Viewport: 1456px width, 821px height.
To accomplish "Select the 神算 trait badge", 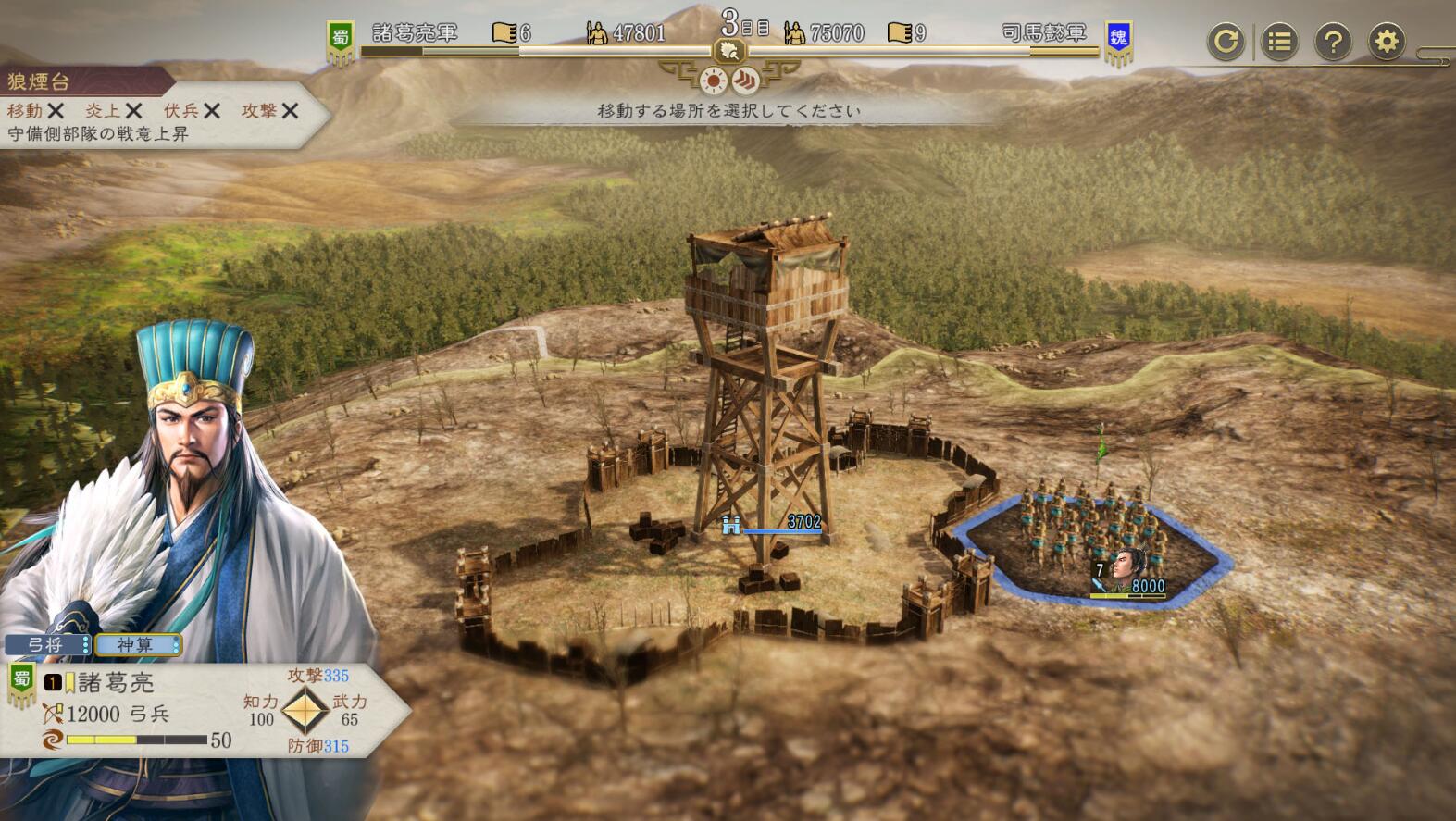I will (138, 644).
